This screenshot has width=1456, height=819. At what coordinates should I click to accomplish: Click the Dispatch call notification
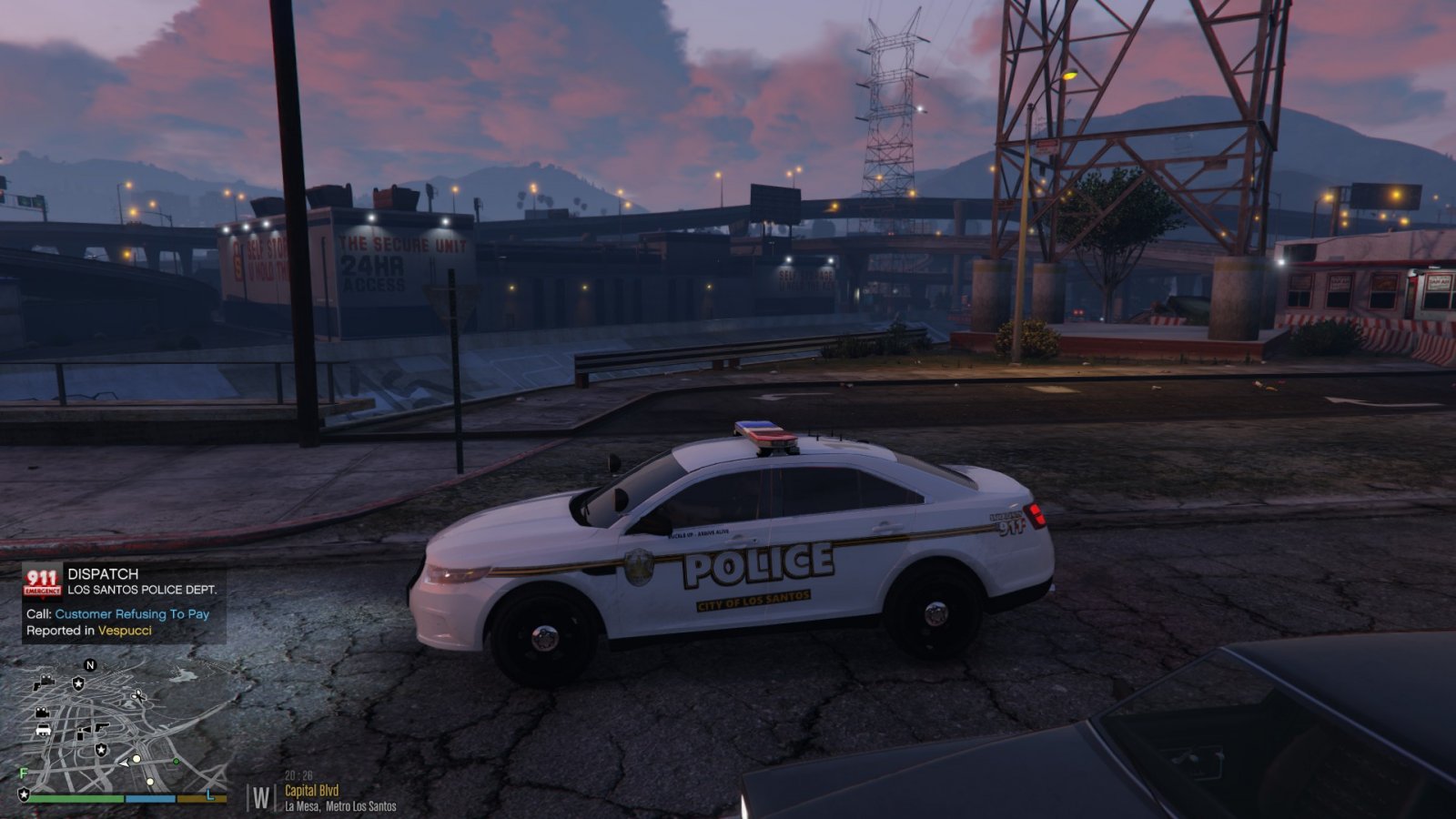pyautogui.click(x=123, y=603)
